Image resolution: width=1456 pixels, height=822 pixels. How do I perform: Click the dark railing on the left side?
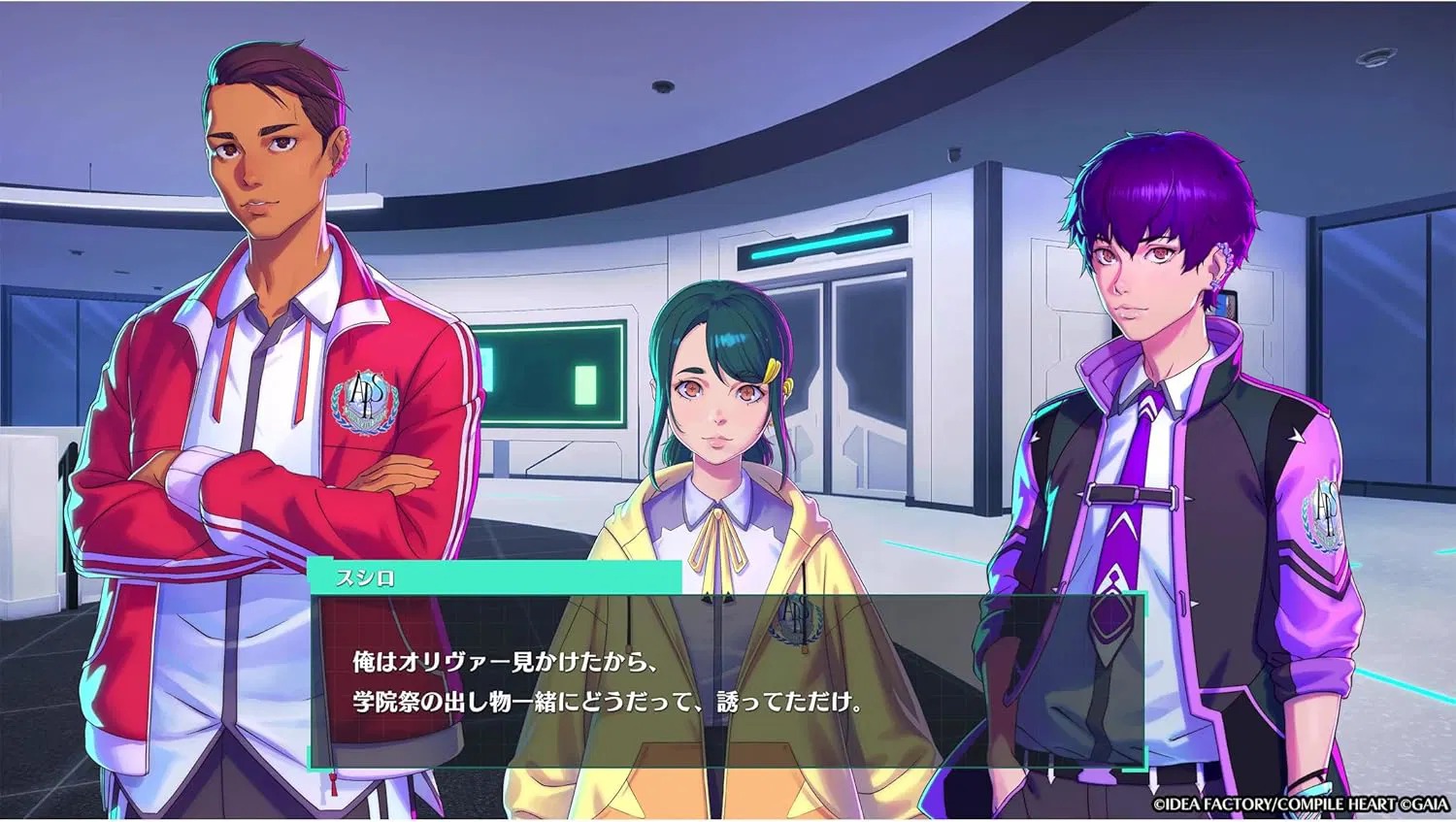click(x=68, y=505)
